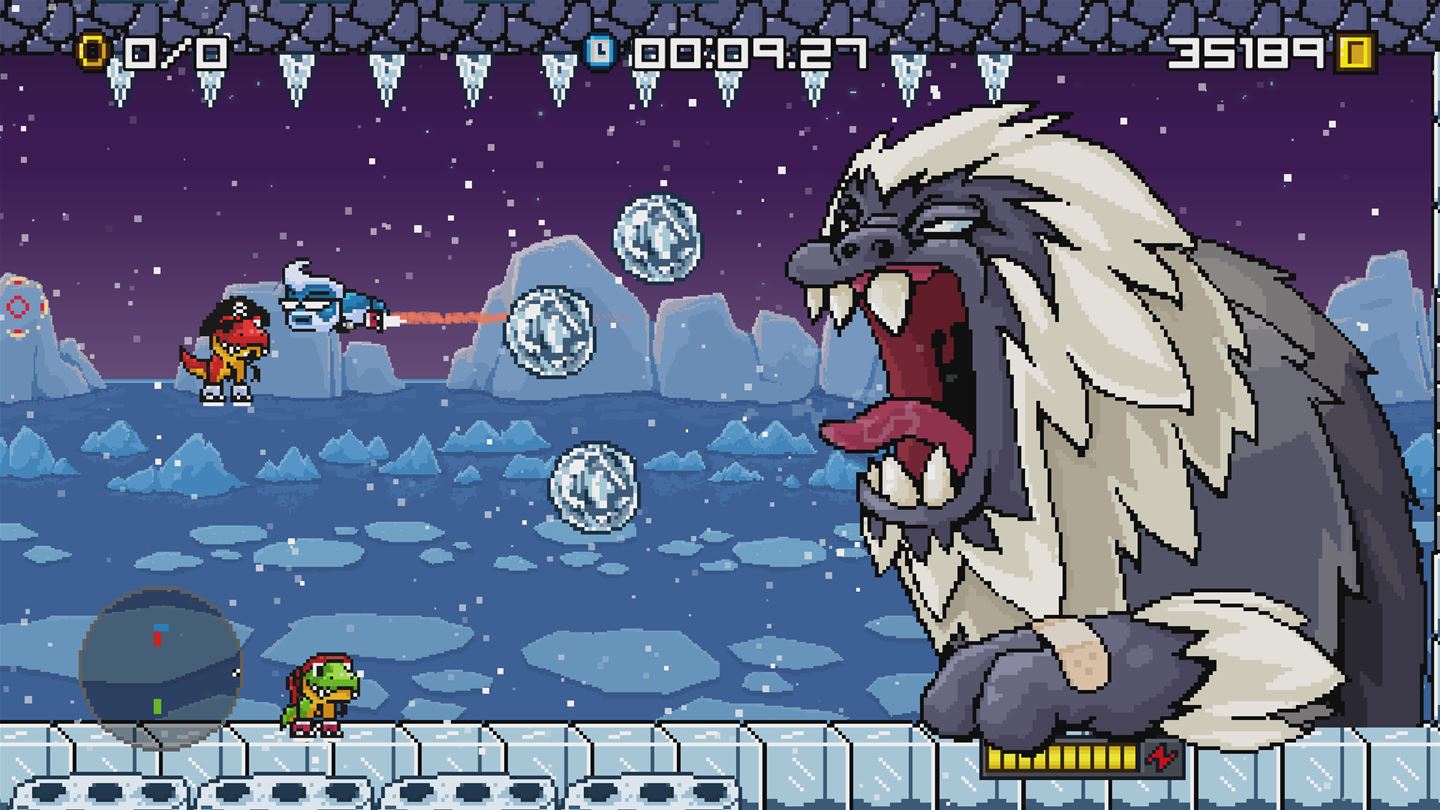Screen dimensions: 1440x810
Task: Click the green dinosaur on the ice platform
Action: [320, 690]
